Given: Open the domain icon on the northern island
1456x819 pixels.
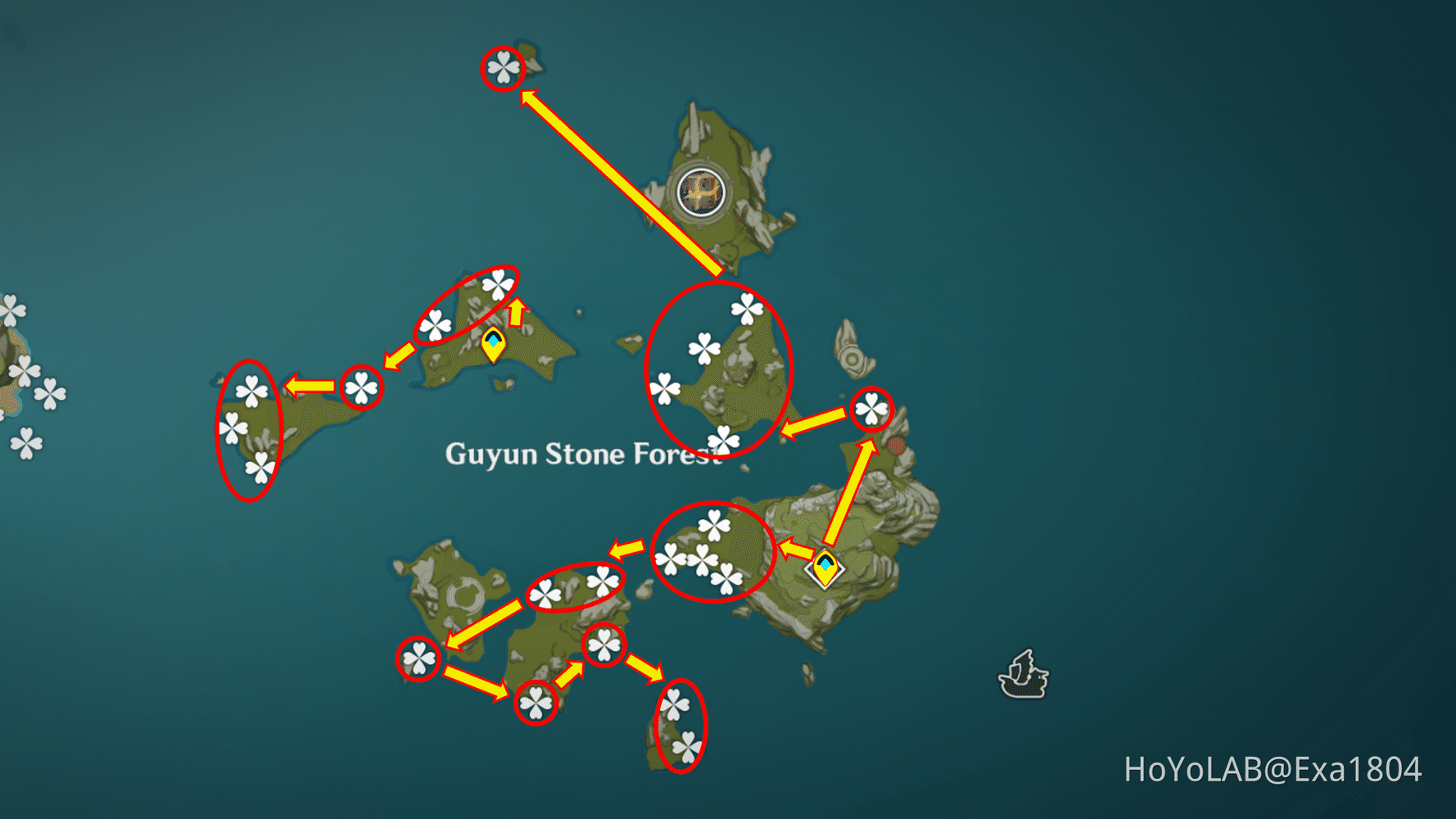Looking at the screenshot, I should click(700, 192).
